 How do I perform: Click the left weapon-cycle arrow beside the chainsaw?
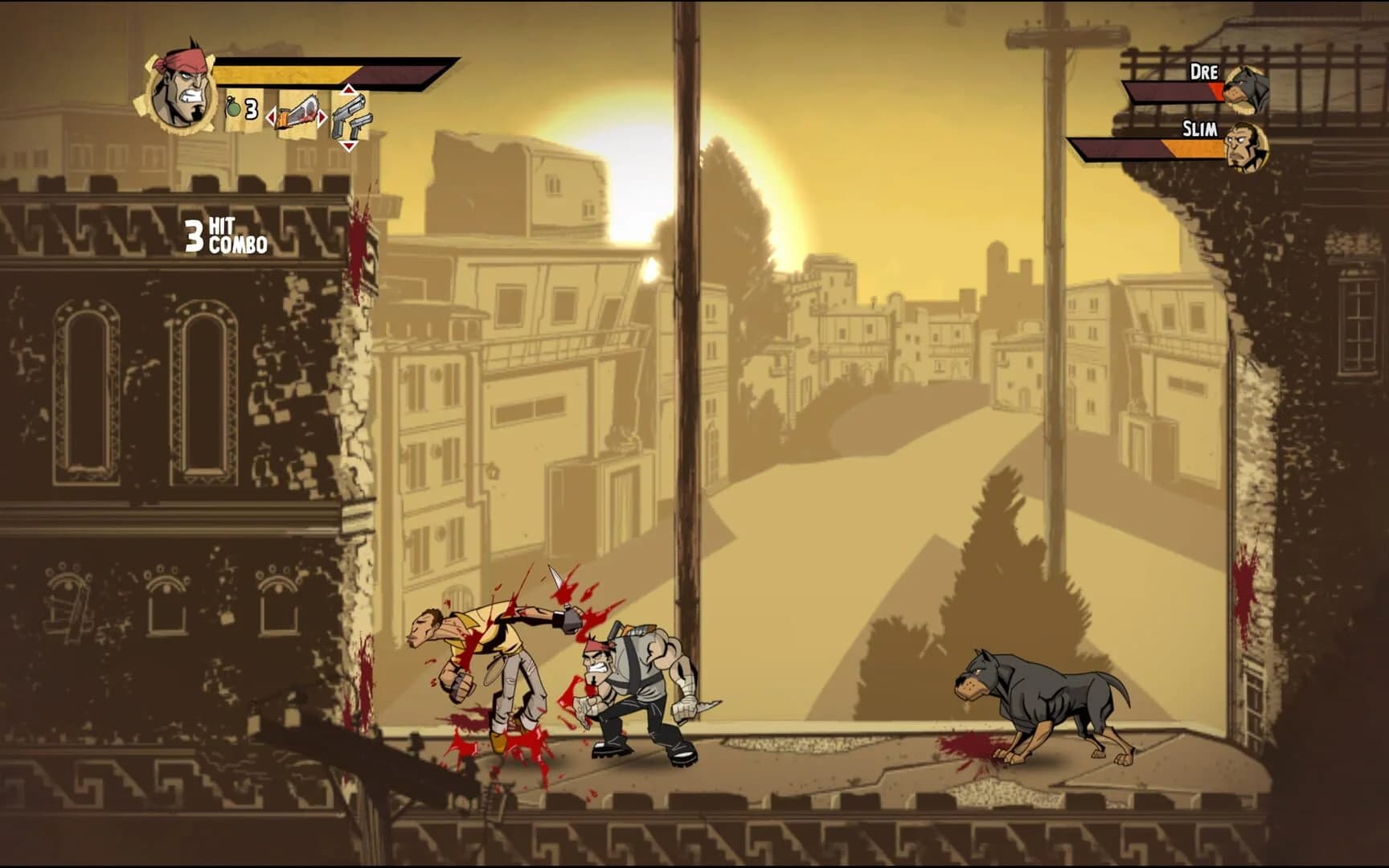(273, 117)
